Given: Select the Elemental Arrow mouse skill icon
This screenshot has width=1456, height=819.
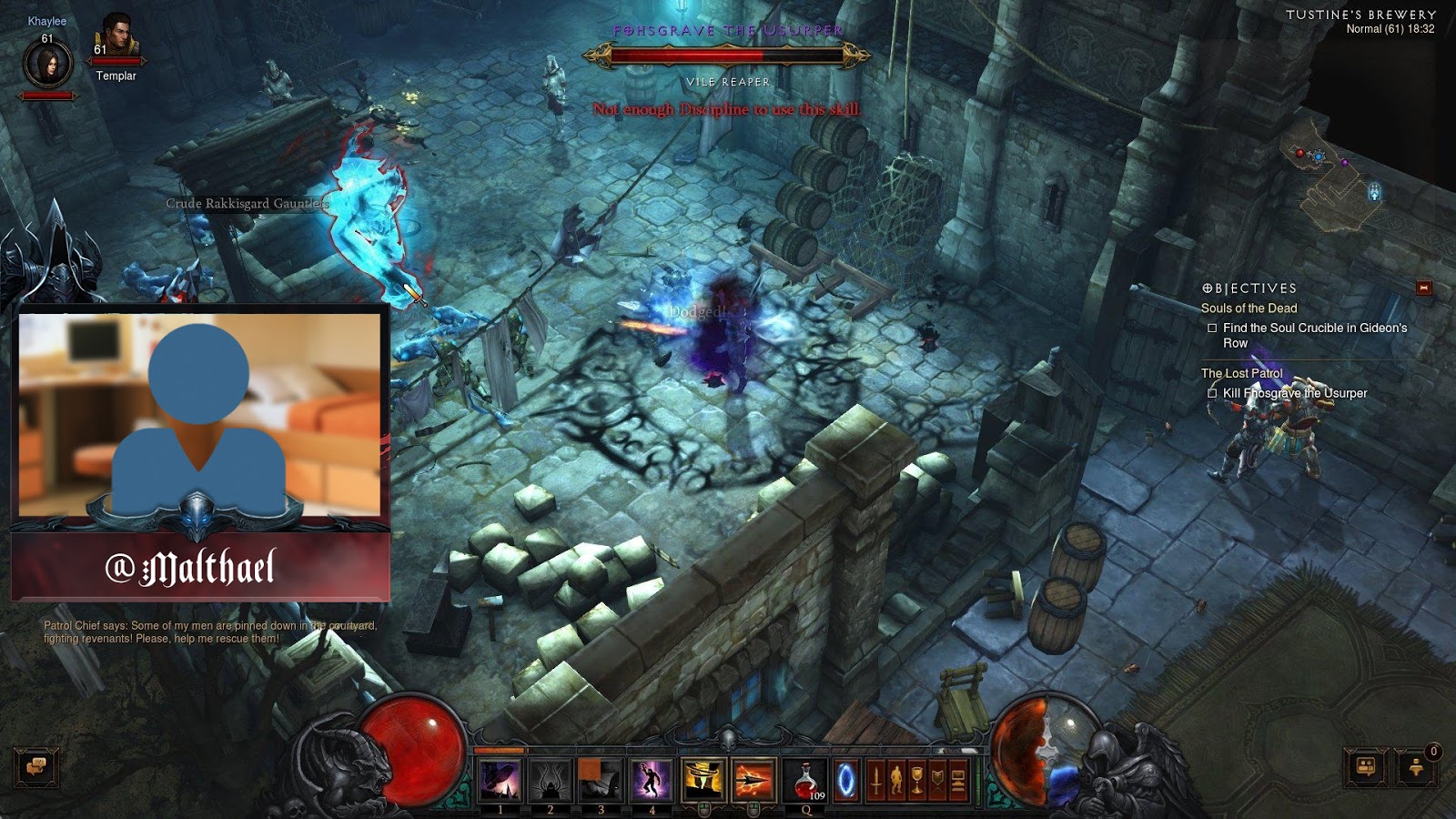Looking at the screenshot, I should click(751, 781).
